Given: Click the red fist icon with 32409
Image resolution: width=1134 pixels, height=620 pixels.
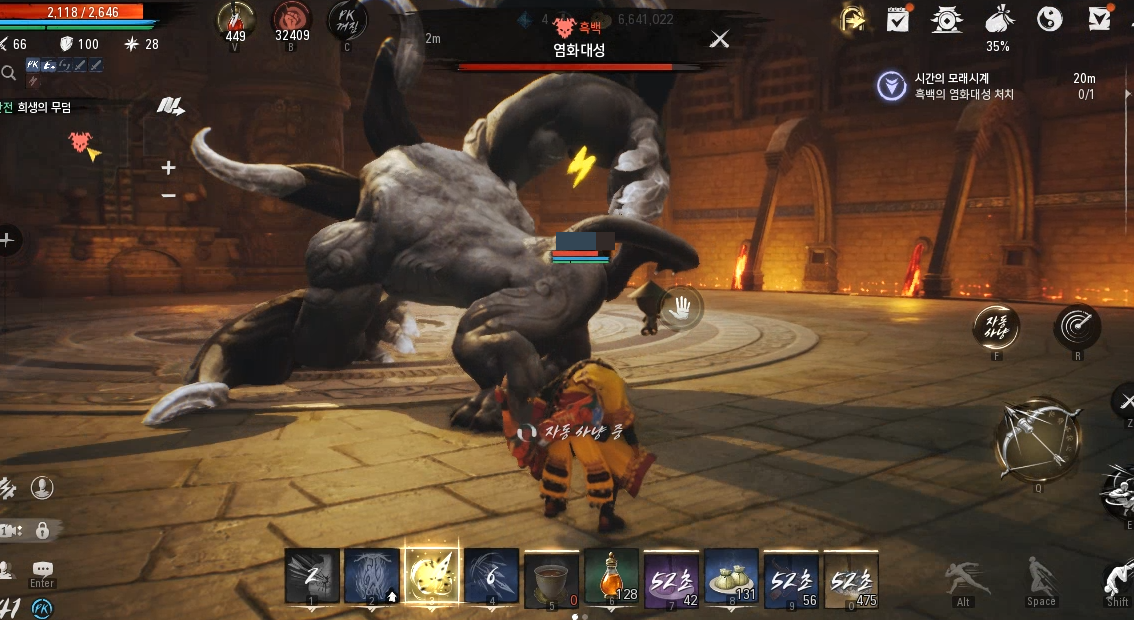Looking at the screenshot, I should 291,20.
